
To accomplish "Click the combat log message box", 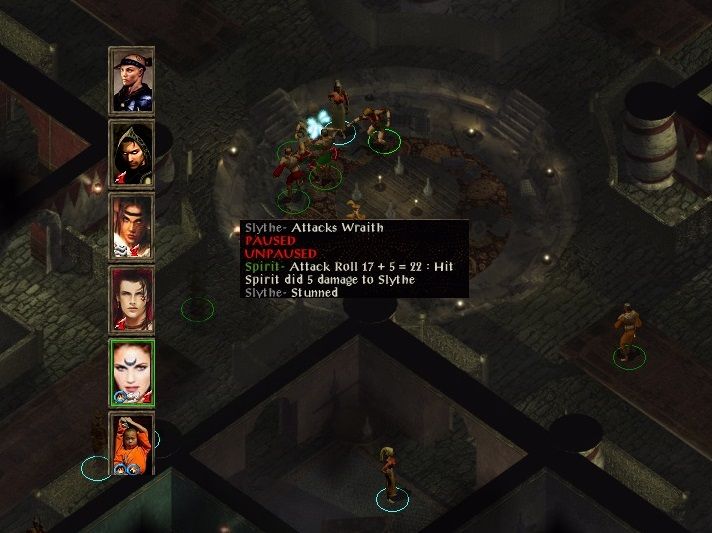I will tap(355, 259).
